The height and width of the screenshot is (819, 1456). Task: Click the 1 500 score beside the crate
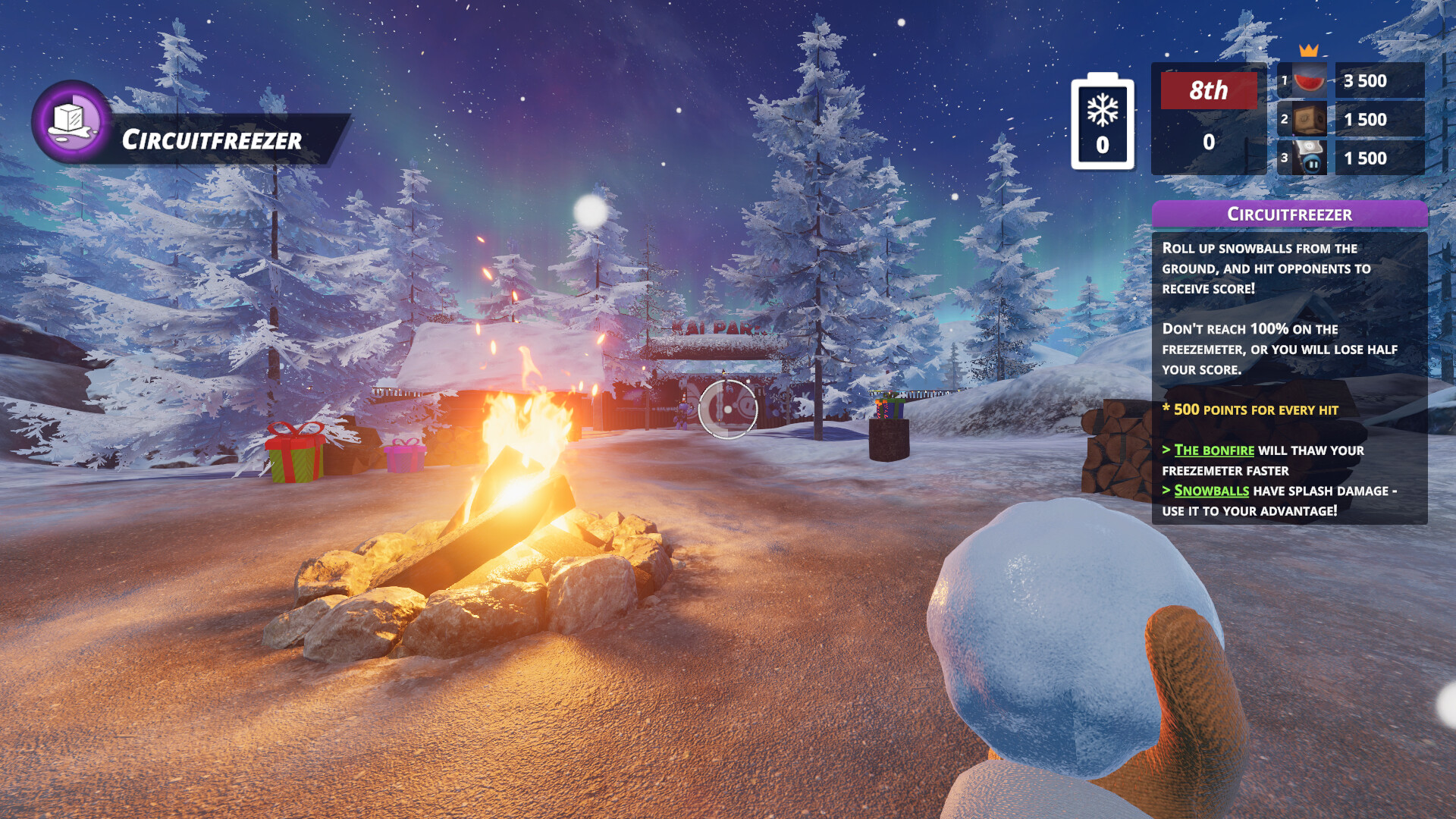click(1365, 120)
